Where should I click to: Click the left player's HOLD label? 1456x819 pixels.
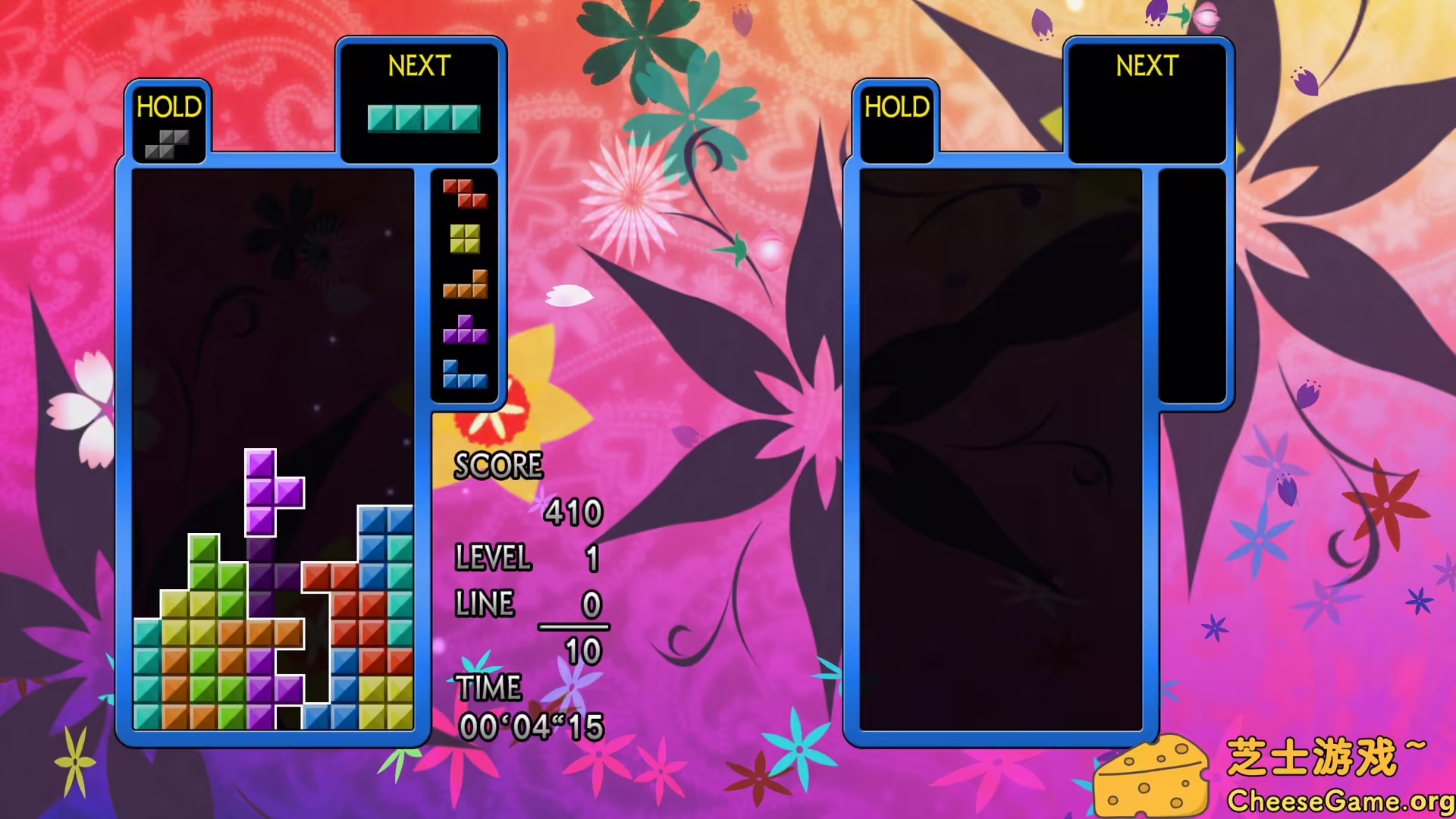tap(168, 108)
